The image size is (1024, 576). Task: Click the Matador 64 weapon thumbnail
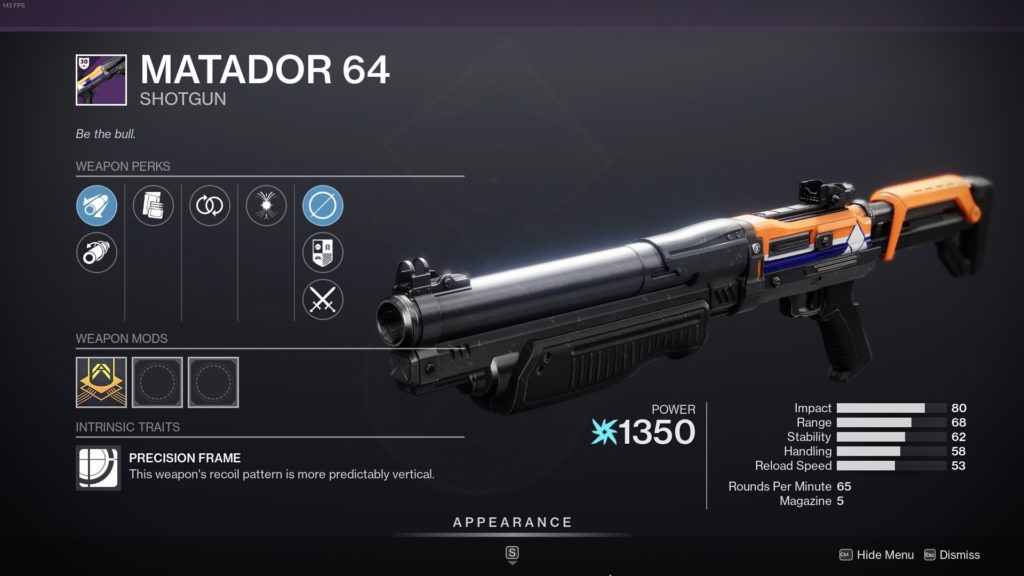point(101,80)
